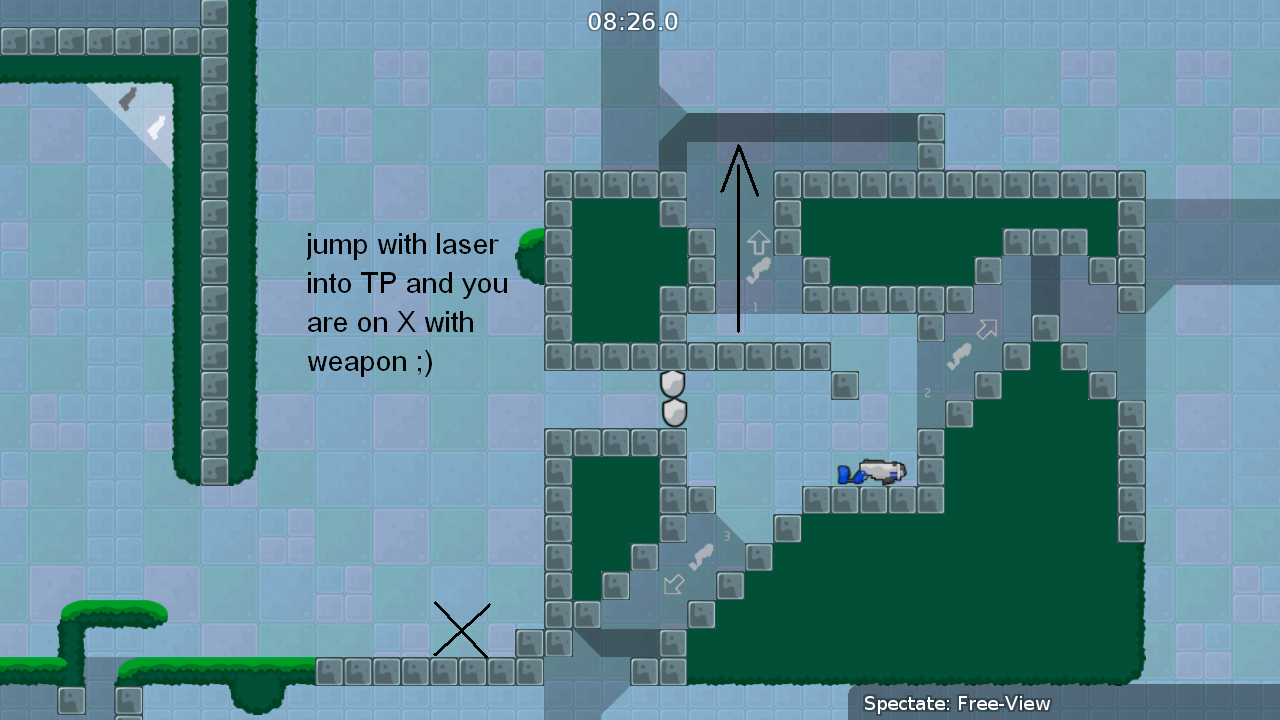Screen dimensions: 1280x720
Task: Toggle the down-left arrow marker below marker 3
Action: (672, 584)
